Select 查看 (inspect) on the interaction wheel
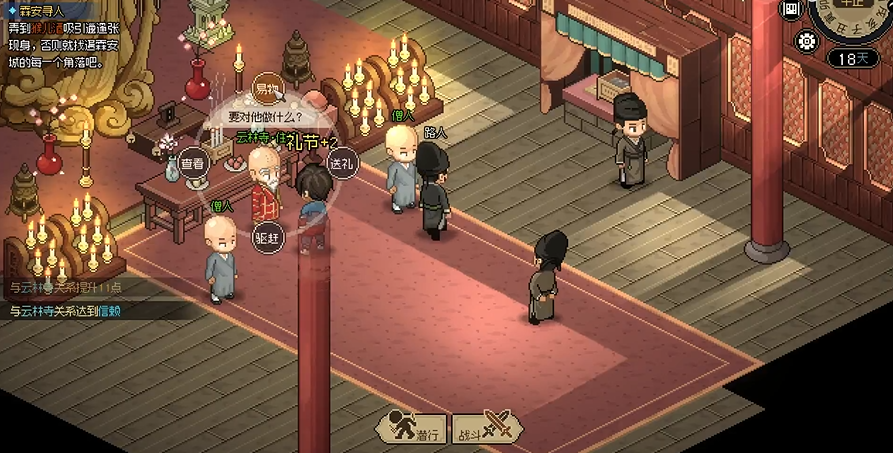The image size is (893, 453). (x=192, y=163)
